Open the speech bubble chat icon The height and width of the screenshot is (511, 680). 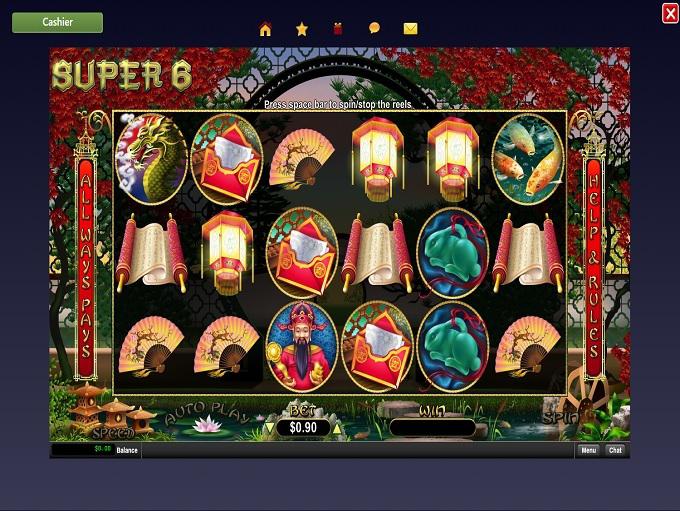point(374,29)
